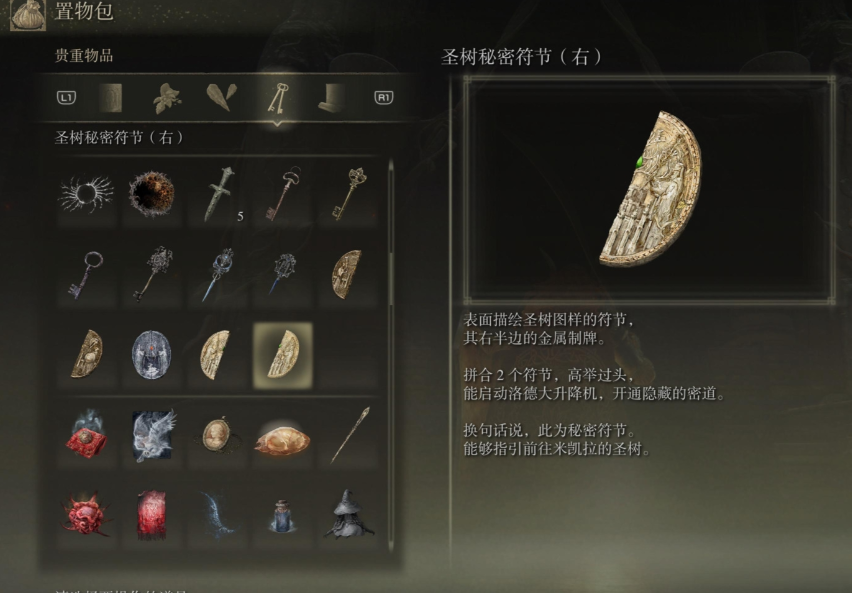Switch to the key items category tab
Viewport: 852px width, 593px height.
[277, 97]
